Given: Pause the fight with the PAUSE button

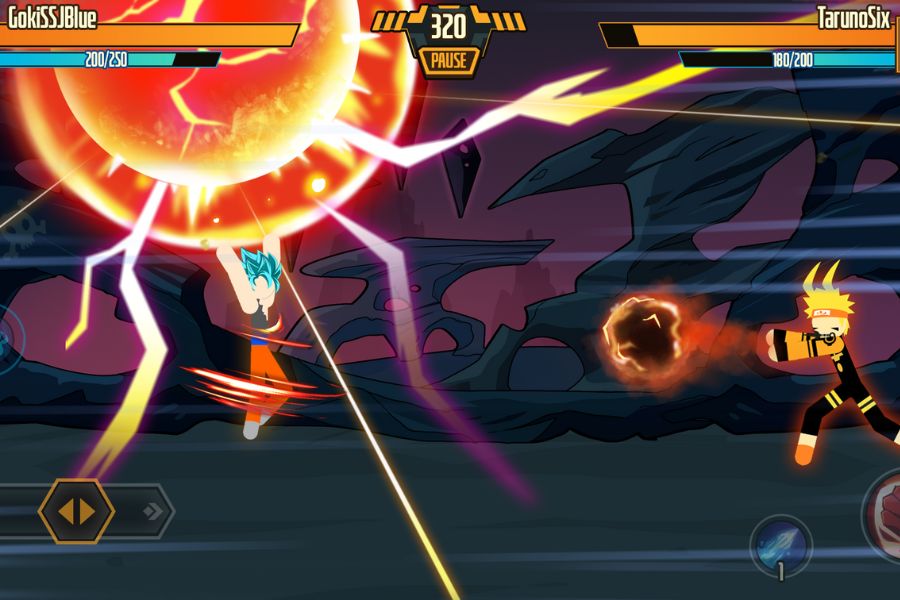Looking at the screenshot, I should click(x=449, y=61).
